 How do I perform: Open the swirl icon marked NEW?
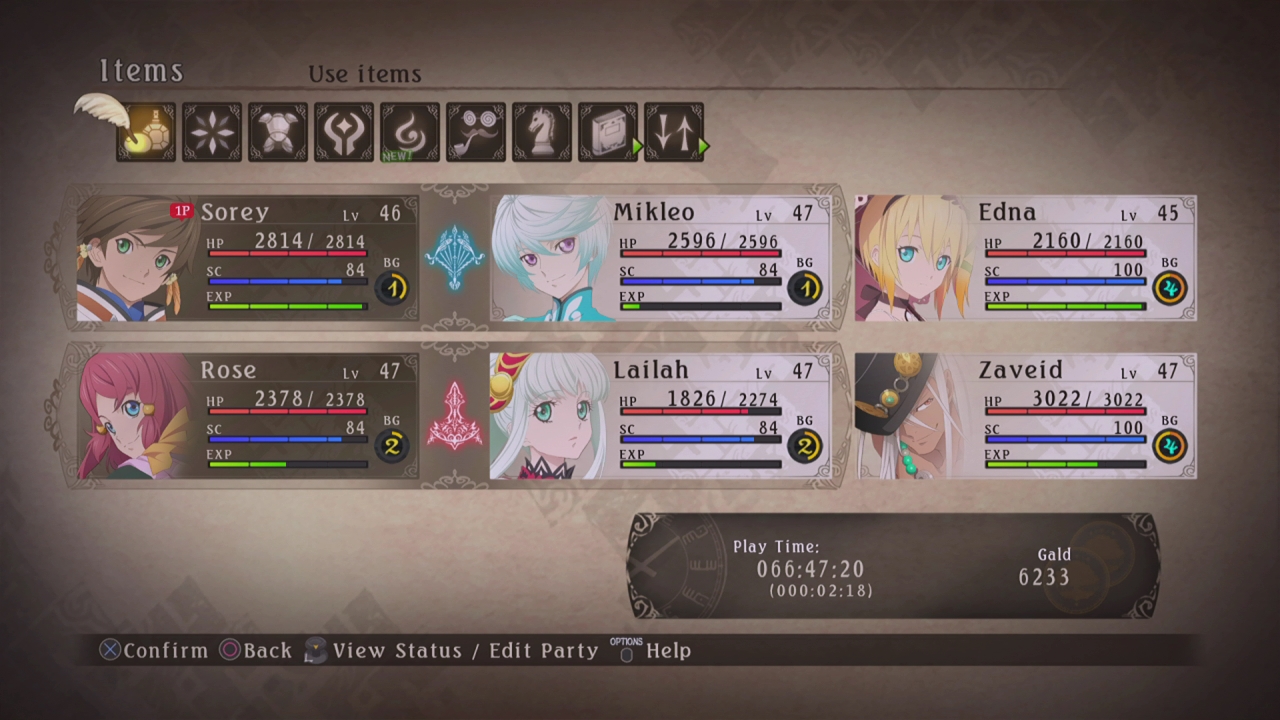[x=410, y=132]
